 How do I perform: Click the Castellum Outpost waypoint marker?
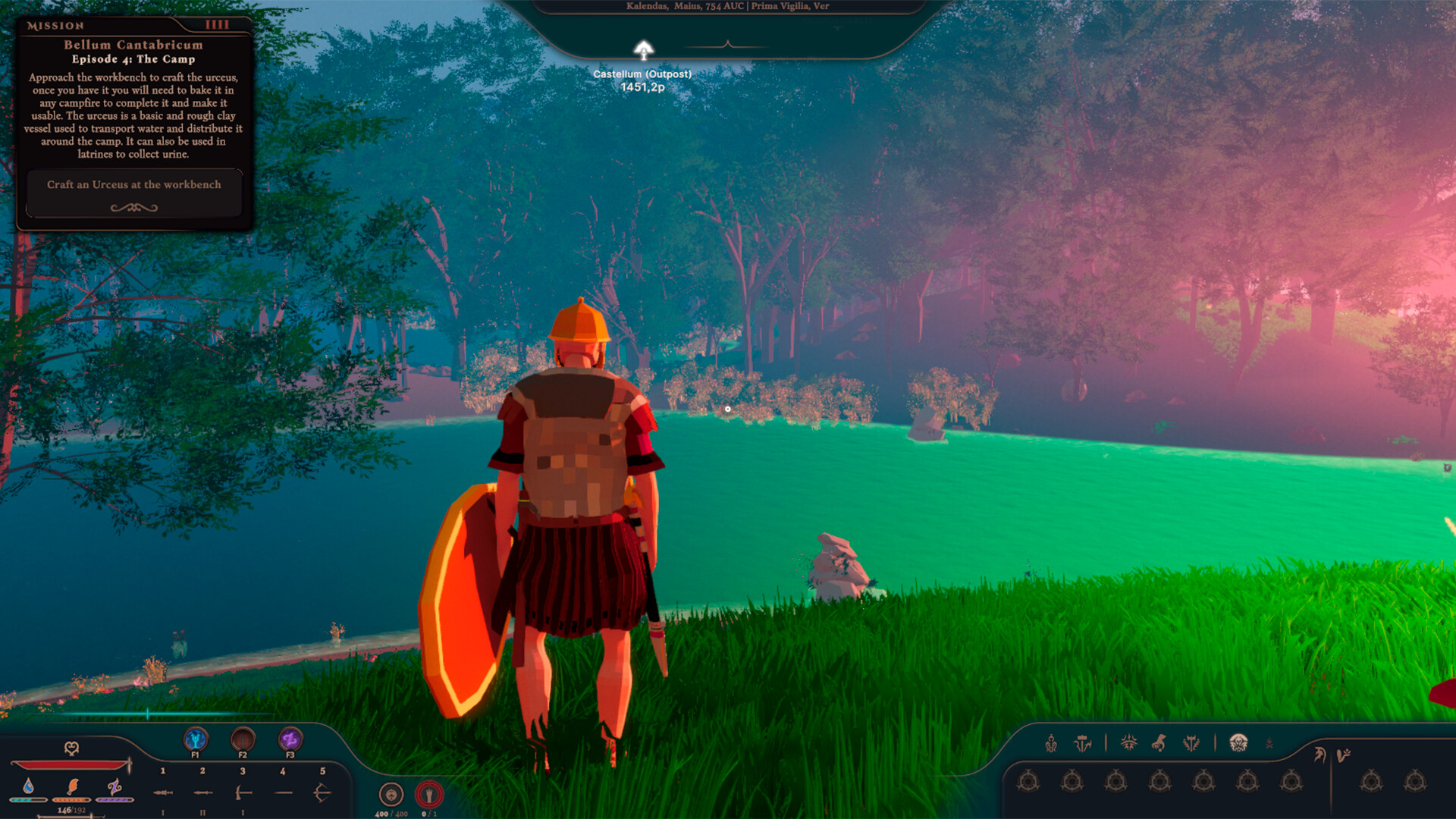[x=643, y=51]
